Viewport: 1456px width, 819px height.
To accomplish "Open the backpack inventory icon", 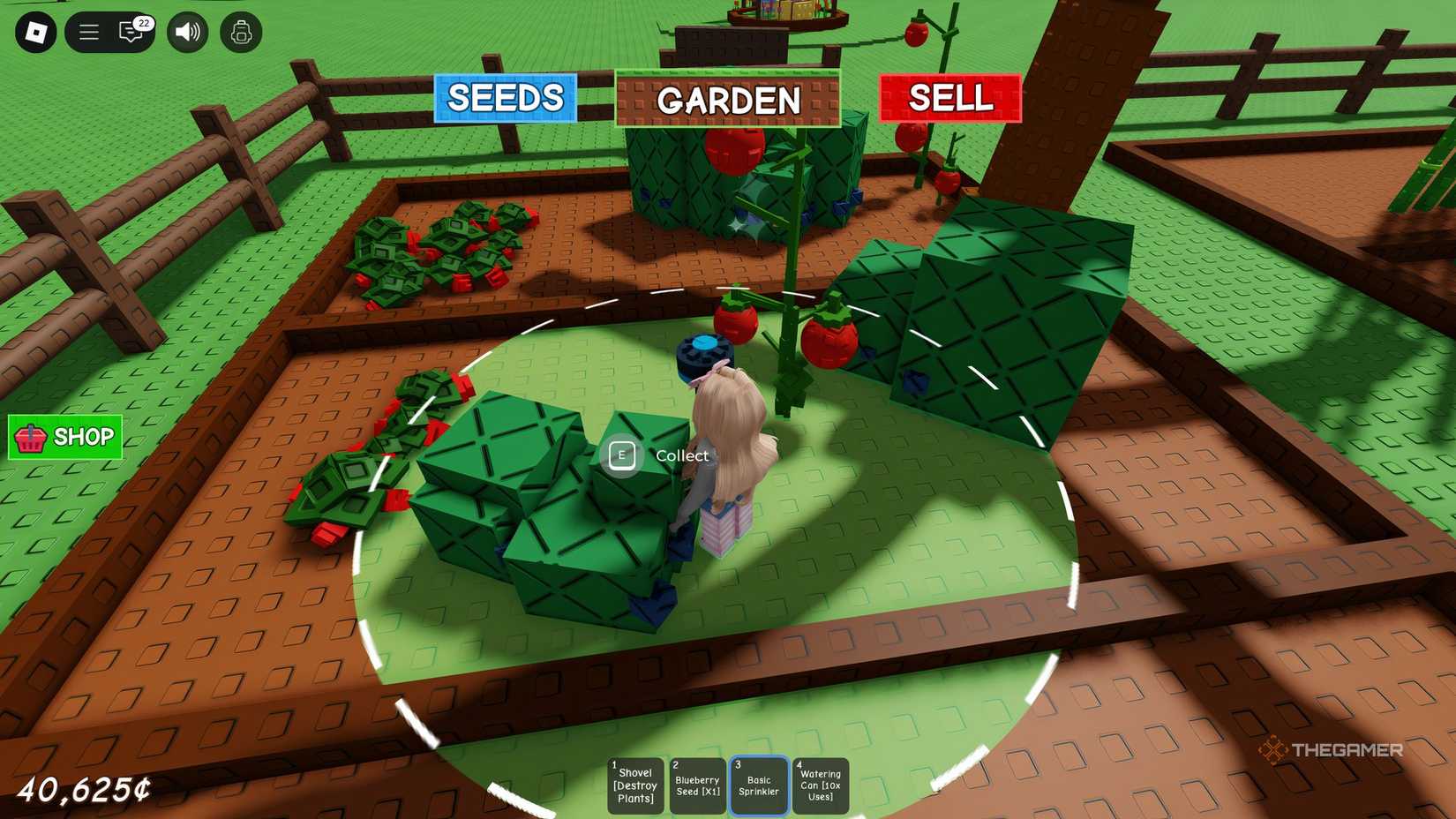I will point(241,32).
